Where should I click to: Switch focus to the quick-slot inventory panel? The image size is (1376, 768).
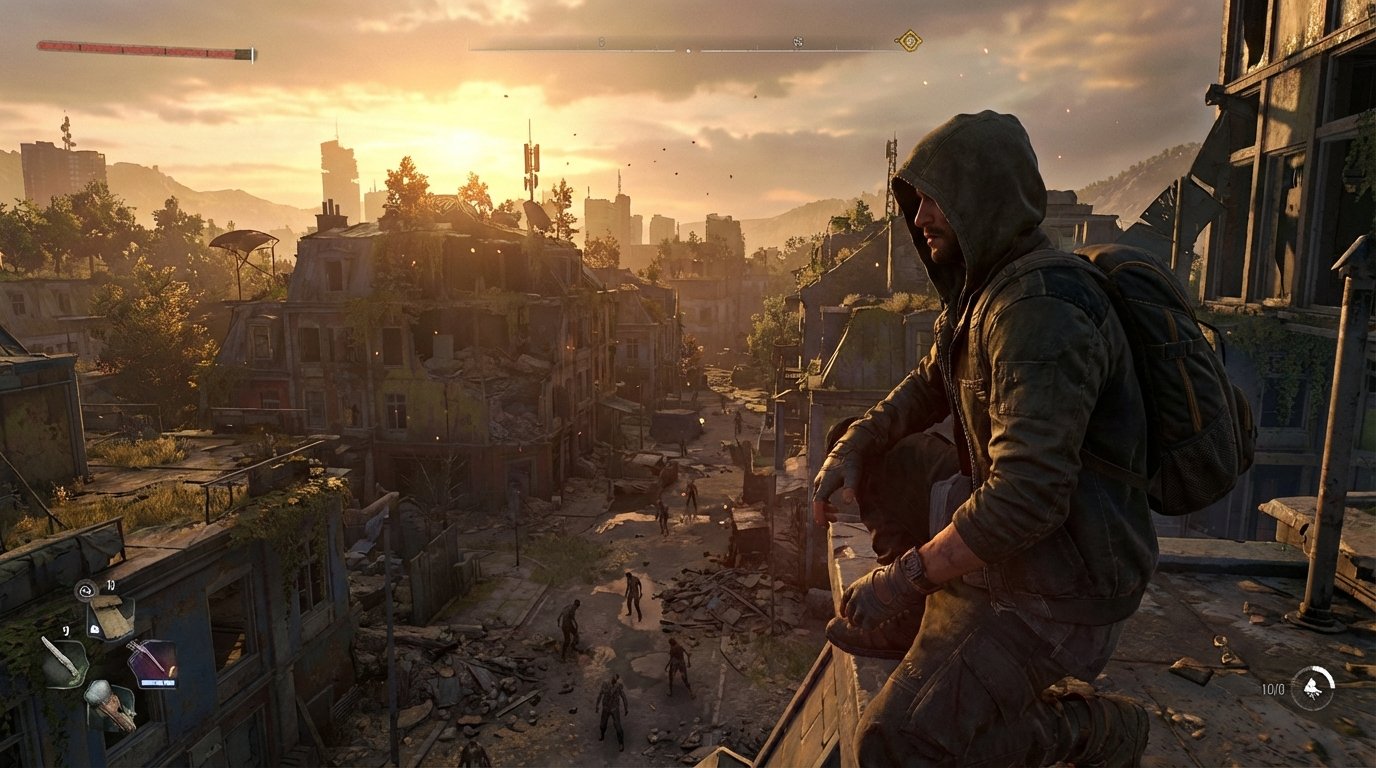(110, 650)
